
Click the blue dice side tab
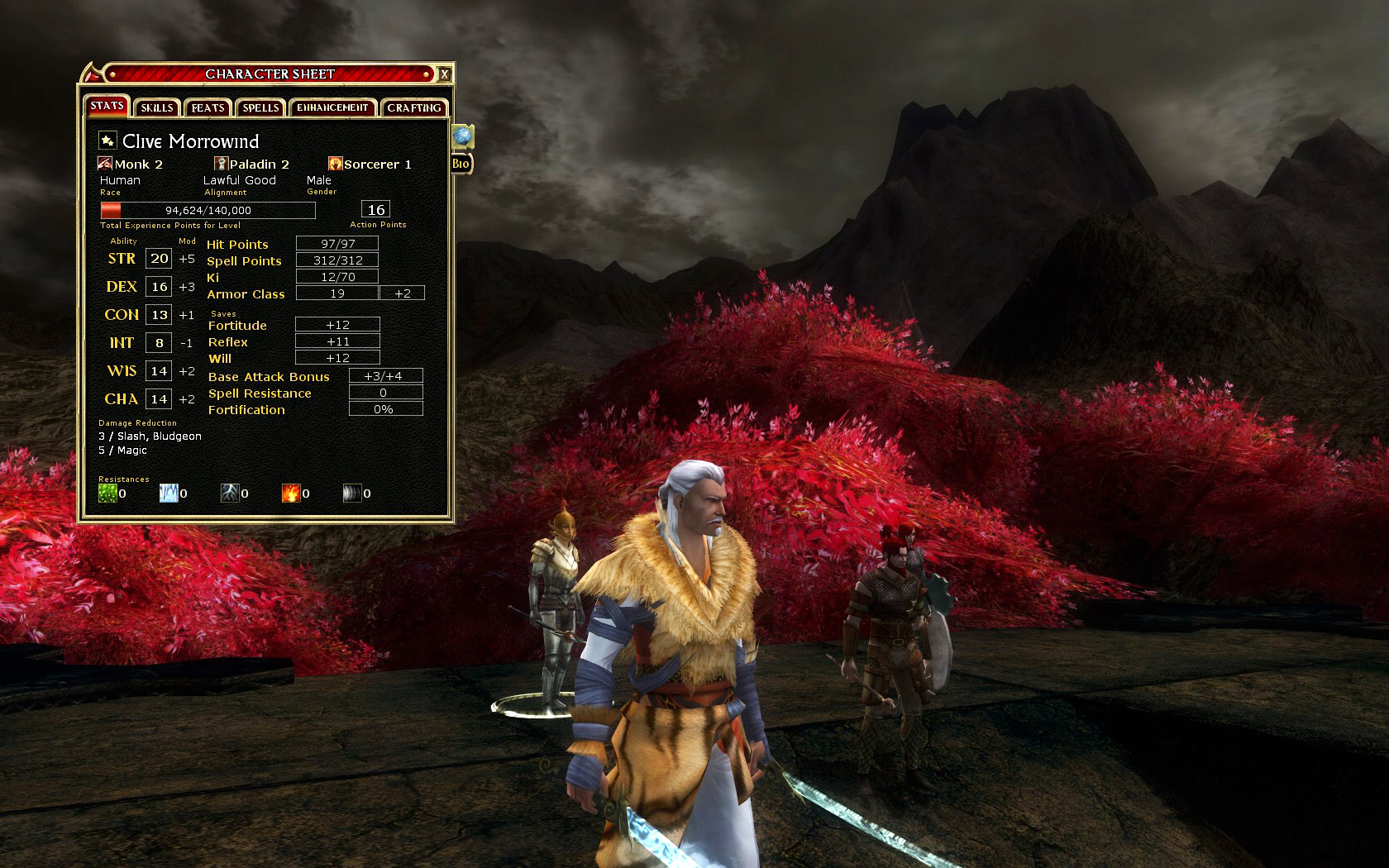click(462, 136)
